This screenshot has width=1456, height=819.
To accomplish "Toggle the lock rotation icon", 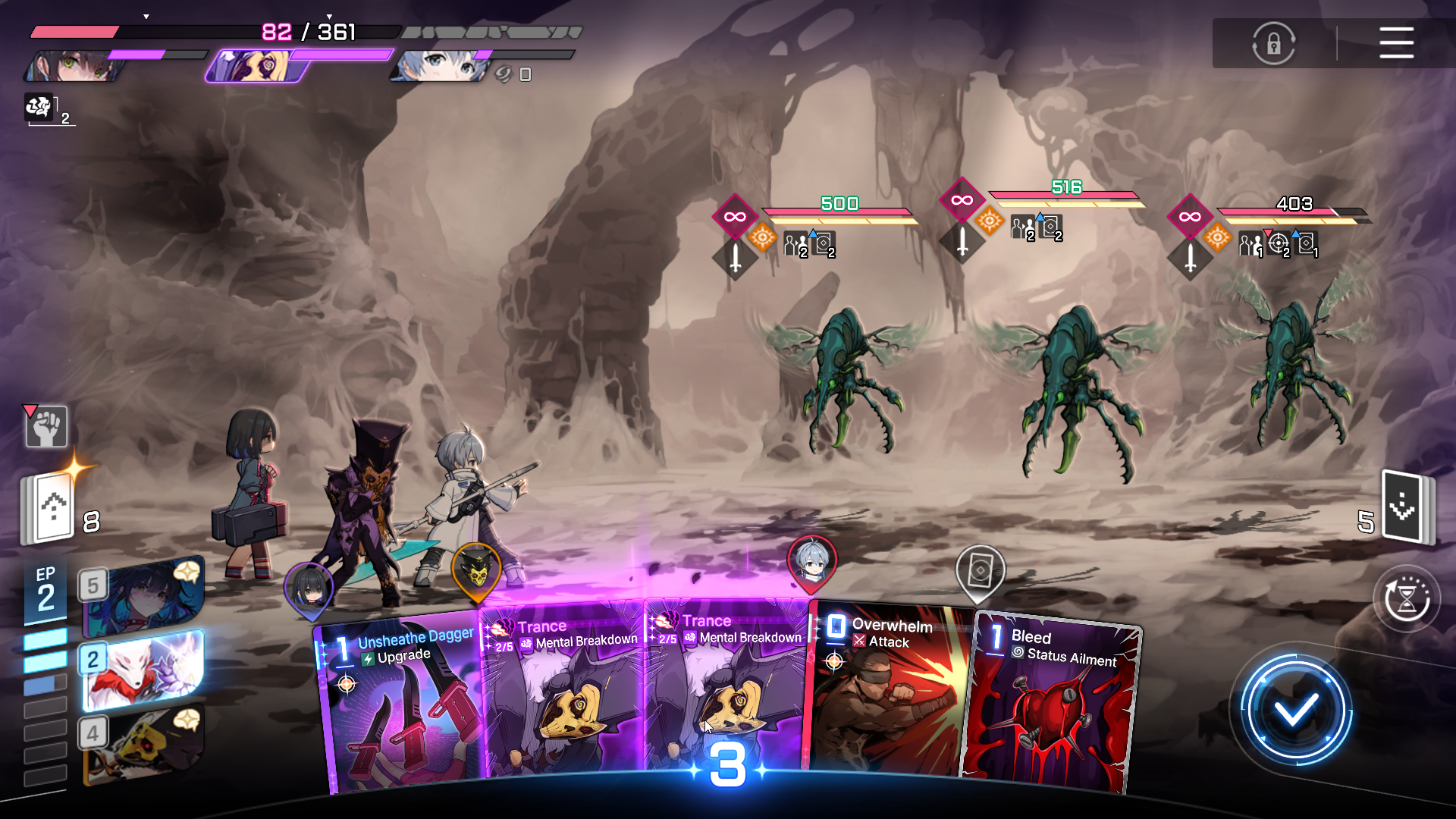I will [x=1273, y=43].
